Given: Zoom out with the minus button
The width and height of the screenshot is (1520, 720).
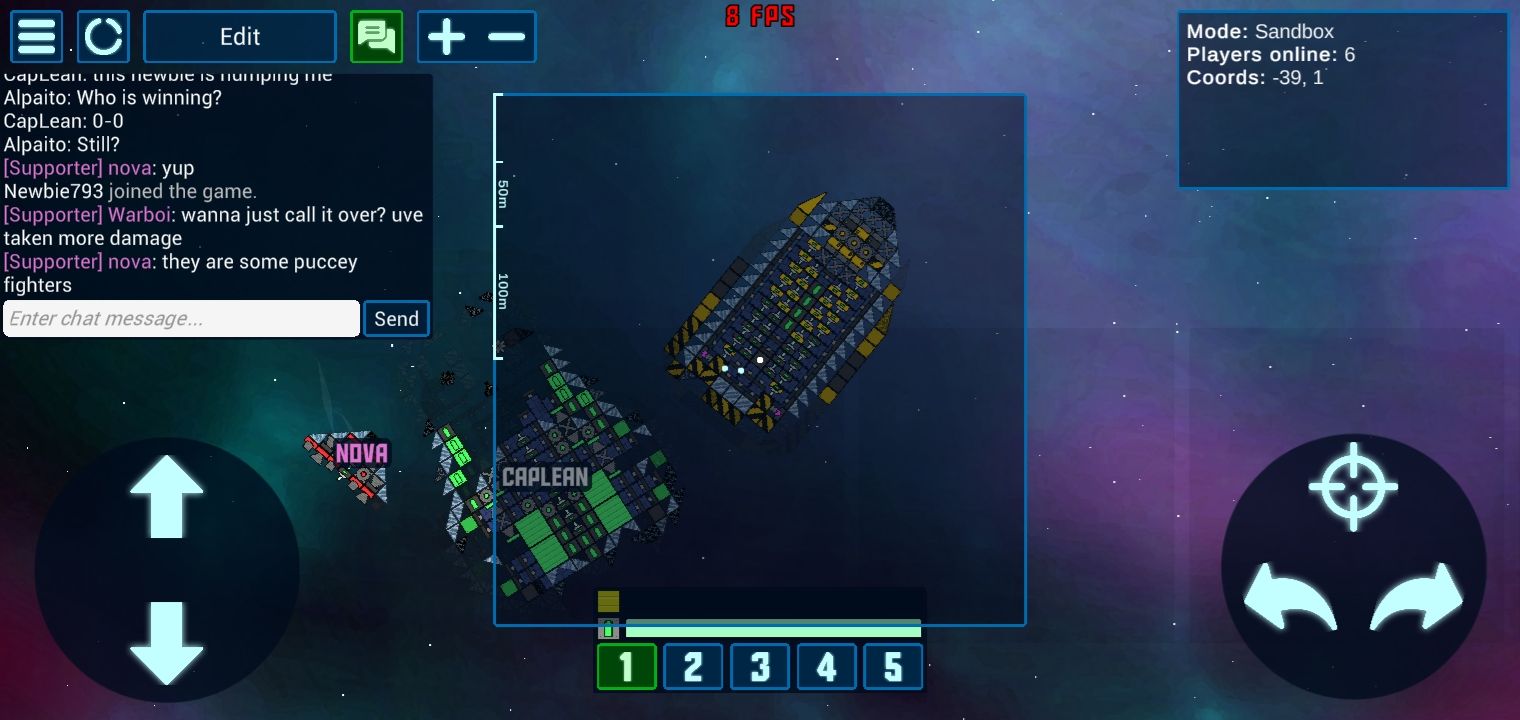Looking at the screenshot, I should click(x=507, y=37).
